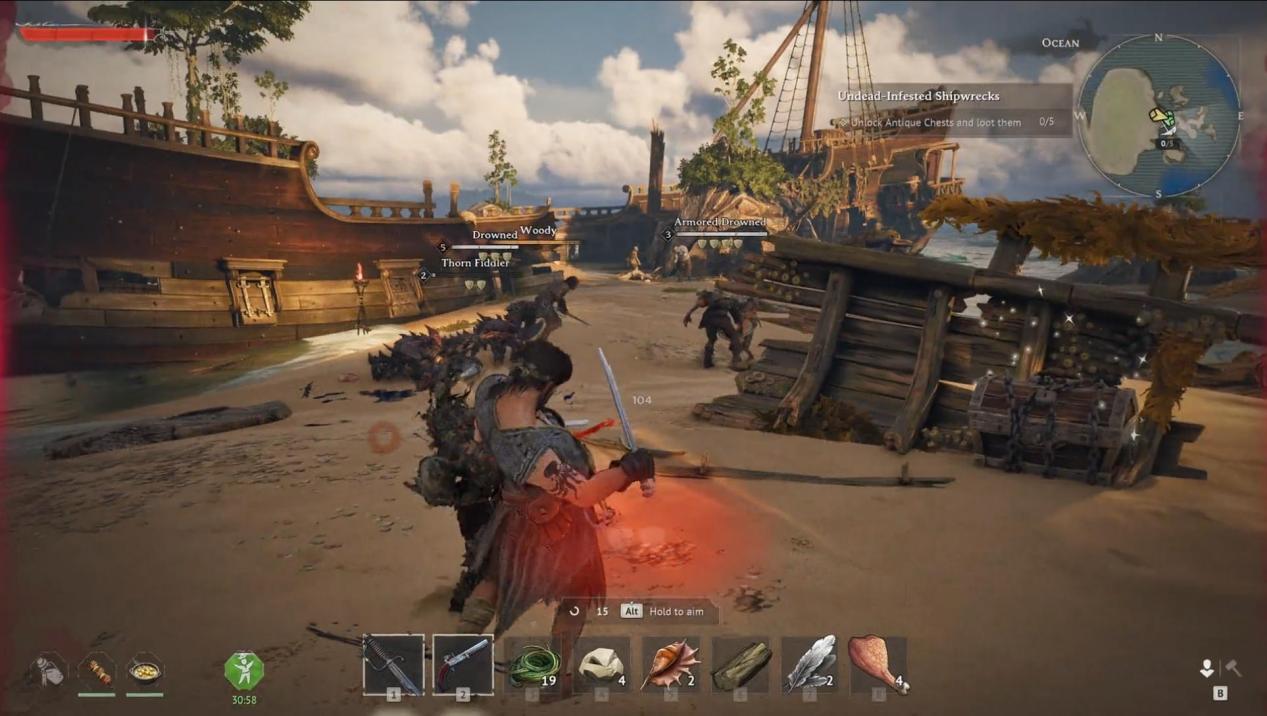
Task: Select the stew pan food icon
Action: click(145, 670)
